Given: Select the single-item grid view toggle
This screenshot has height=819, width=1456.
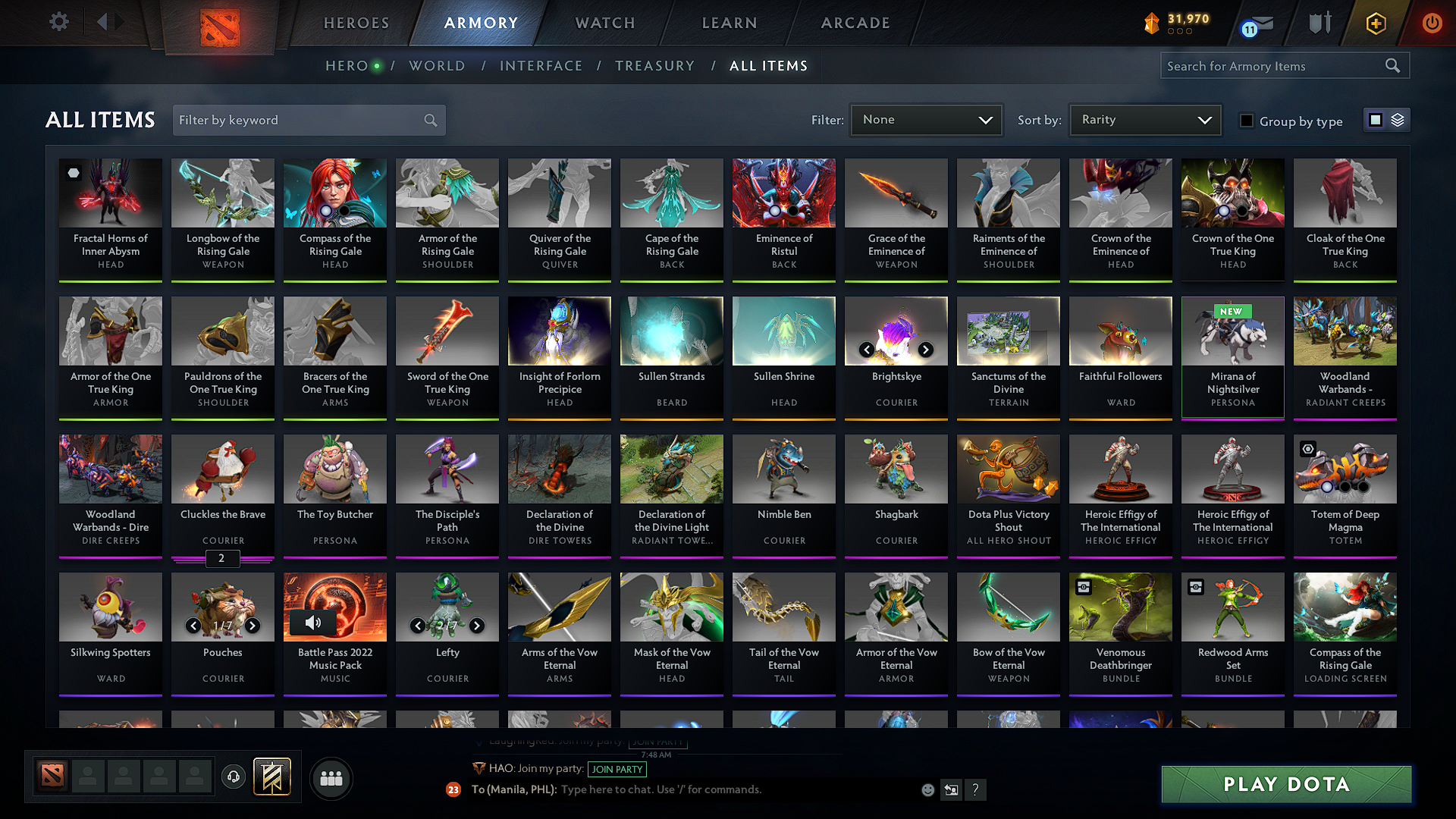Looking at the screenshot, I should point(1376,119).
